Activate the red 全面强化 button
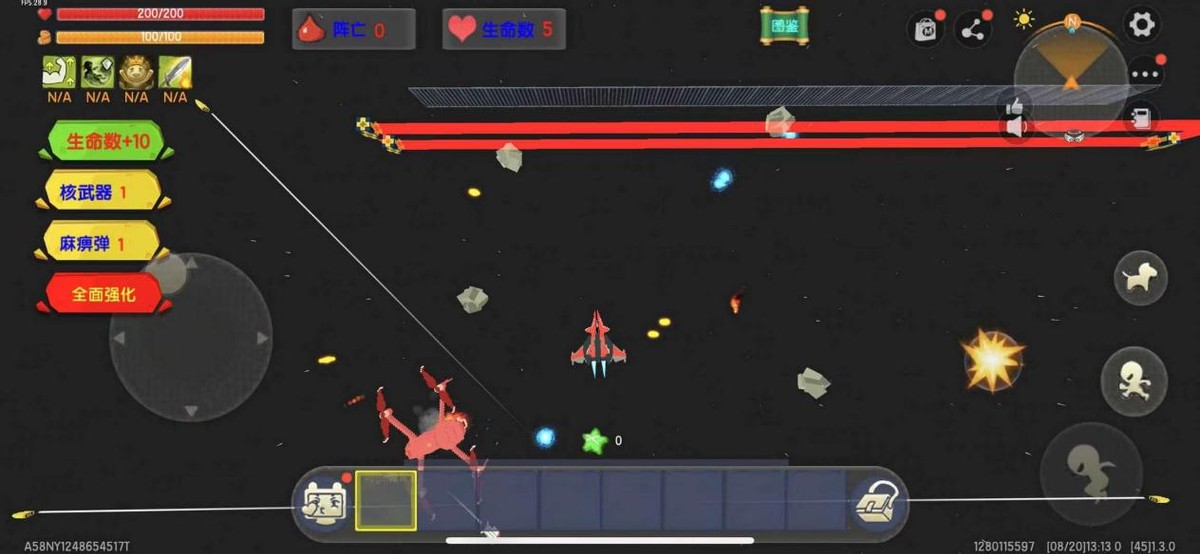 click(x=103, y=294)
